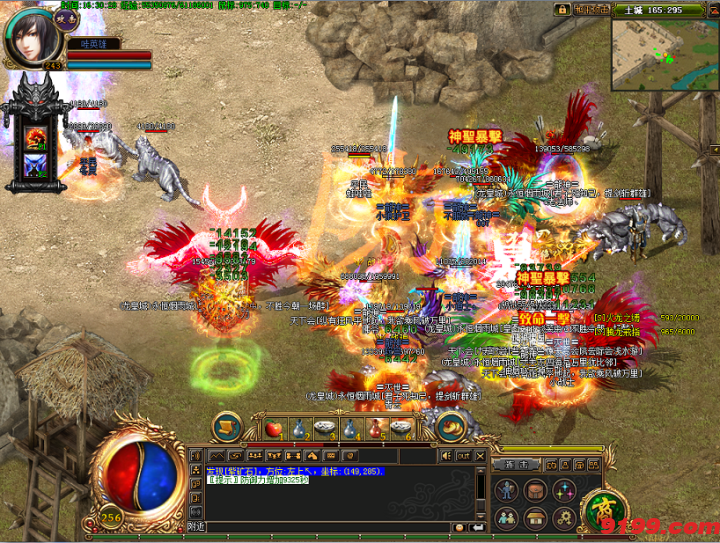
Task: Open the backpack inventory icon
Action: point(537,490)
